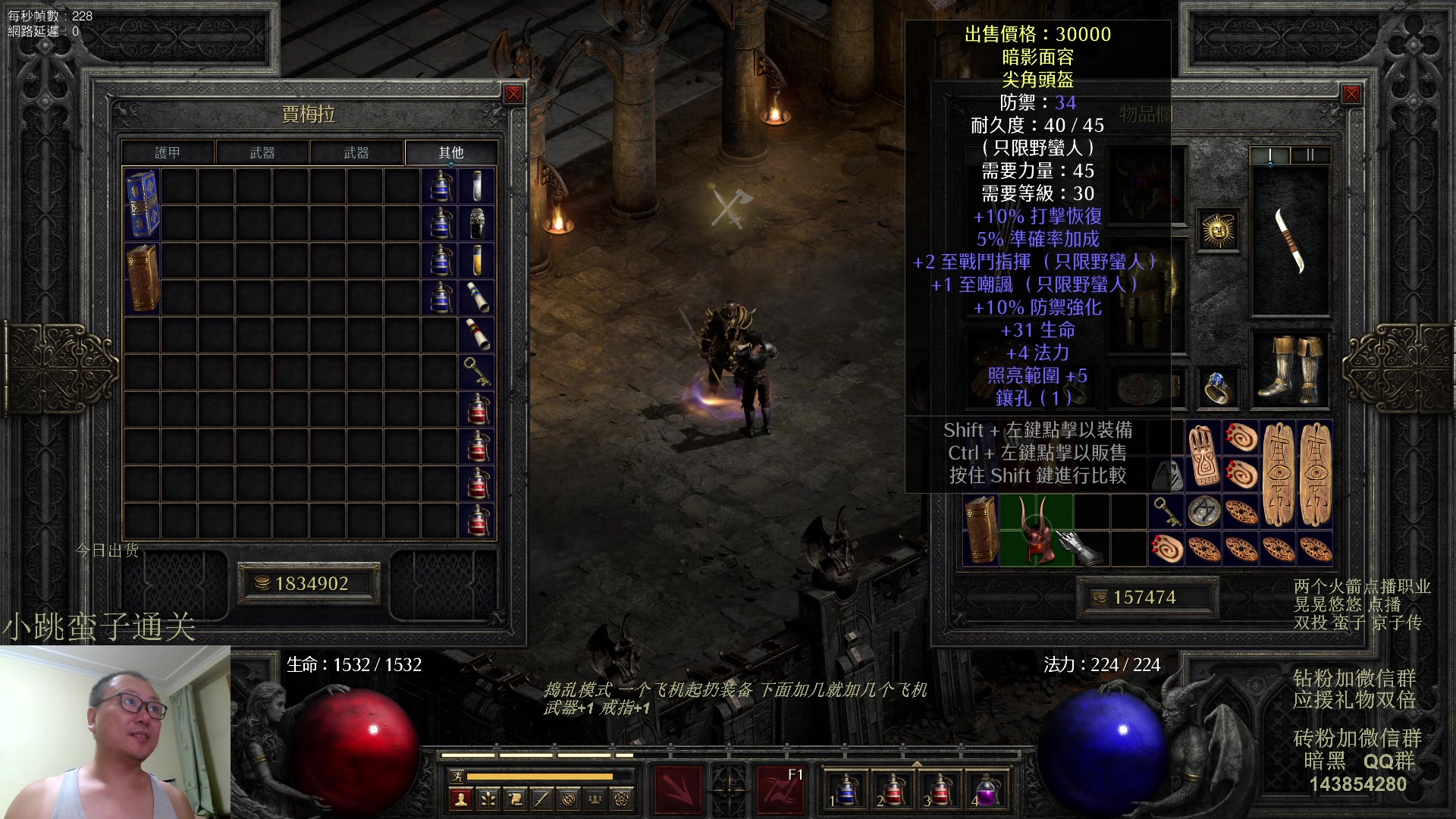Open the skill tree mini-menu button

[488, 799]
